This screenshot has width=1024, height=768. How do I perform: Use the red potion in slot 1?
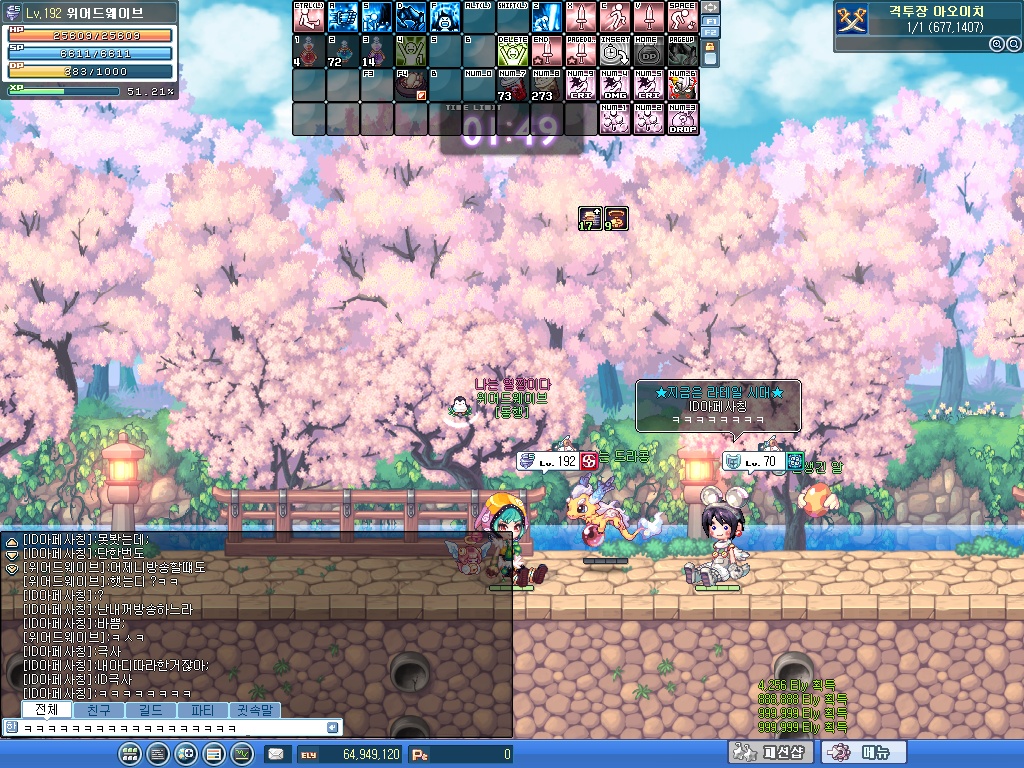pyautogui.click(x=309, y=51)
